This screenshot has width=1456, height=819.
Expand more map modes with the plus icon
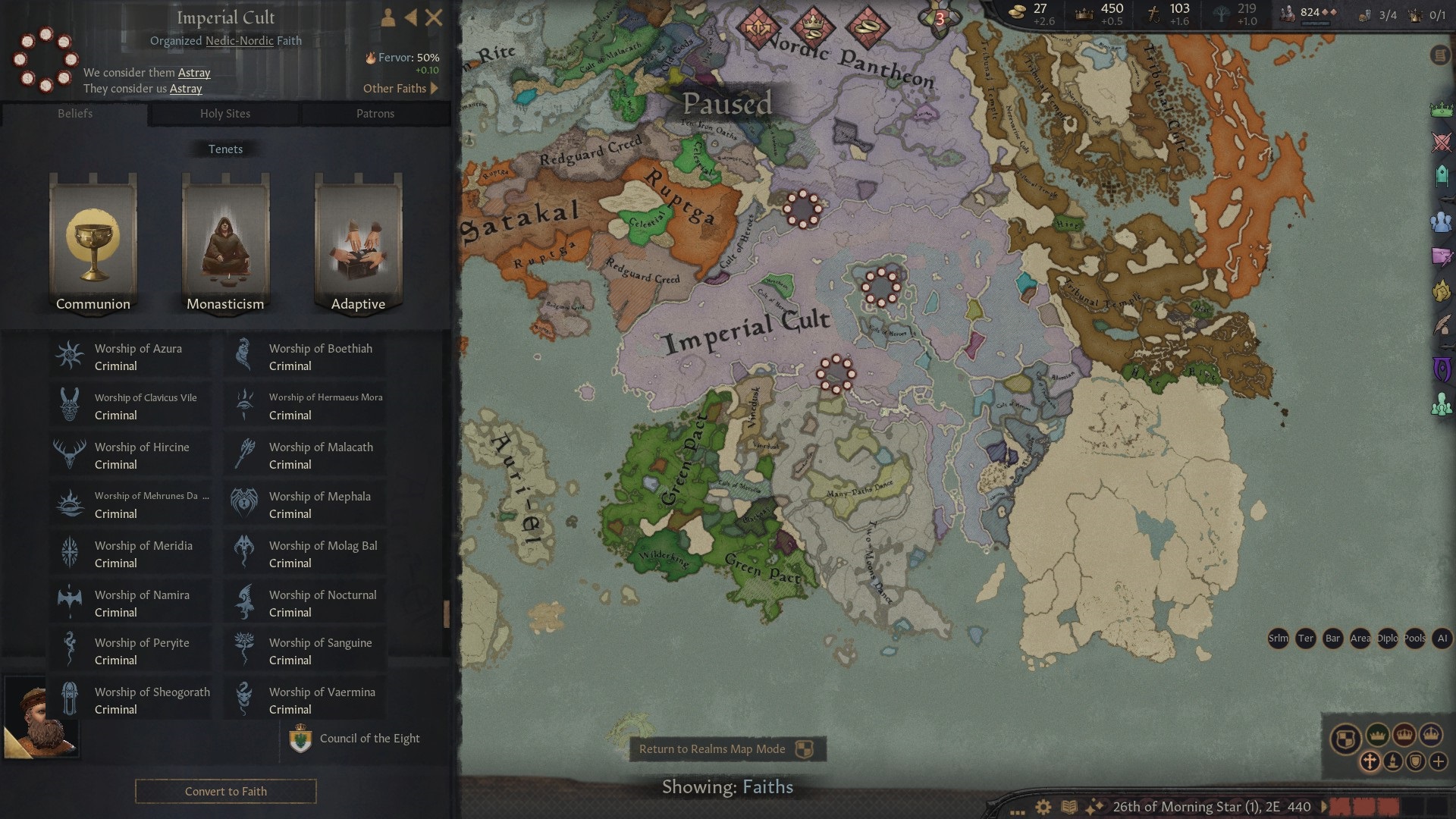[x=1439, y=761]
